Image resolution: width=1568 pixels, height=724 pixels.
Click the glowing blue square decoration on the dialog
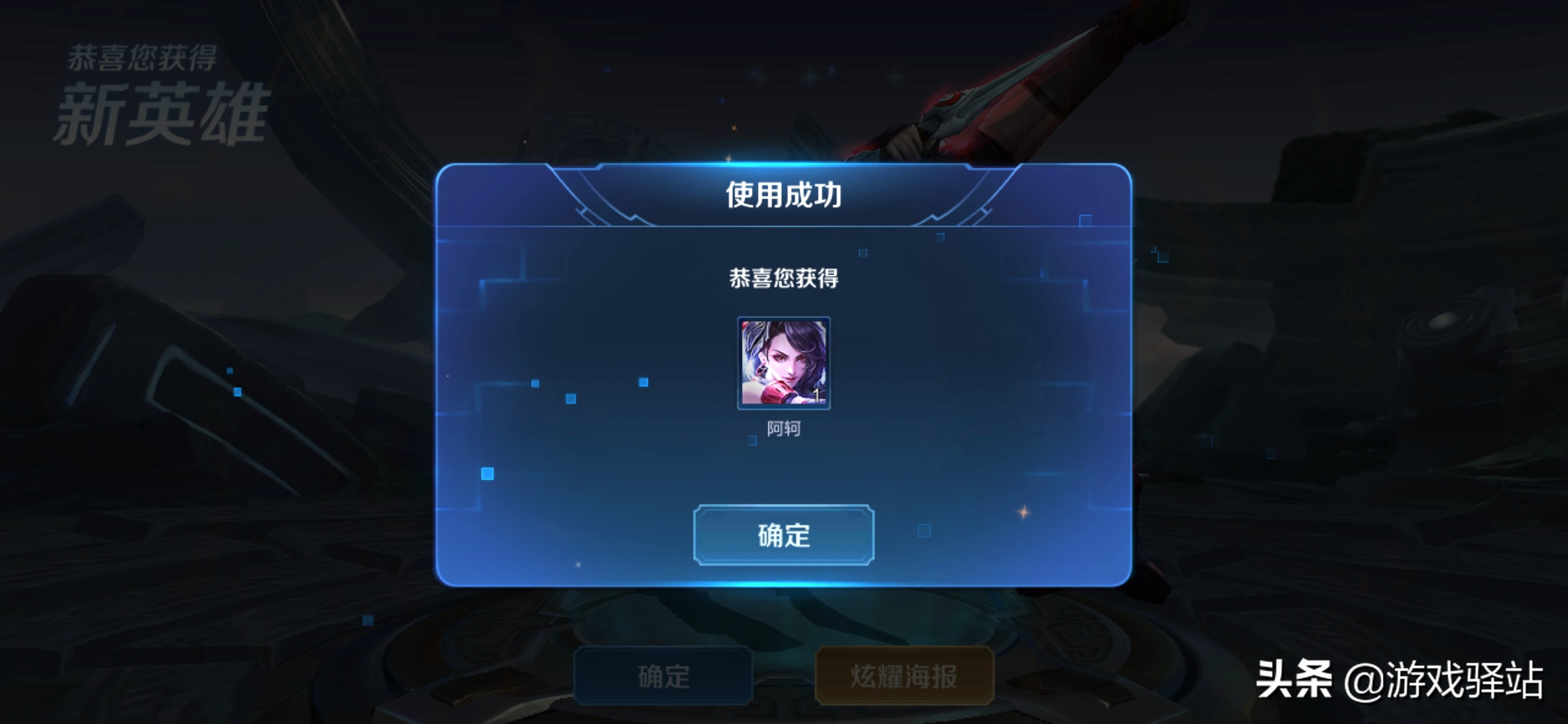click(487, 474)
